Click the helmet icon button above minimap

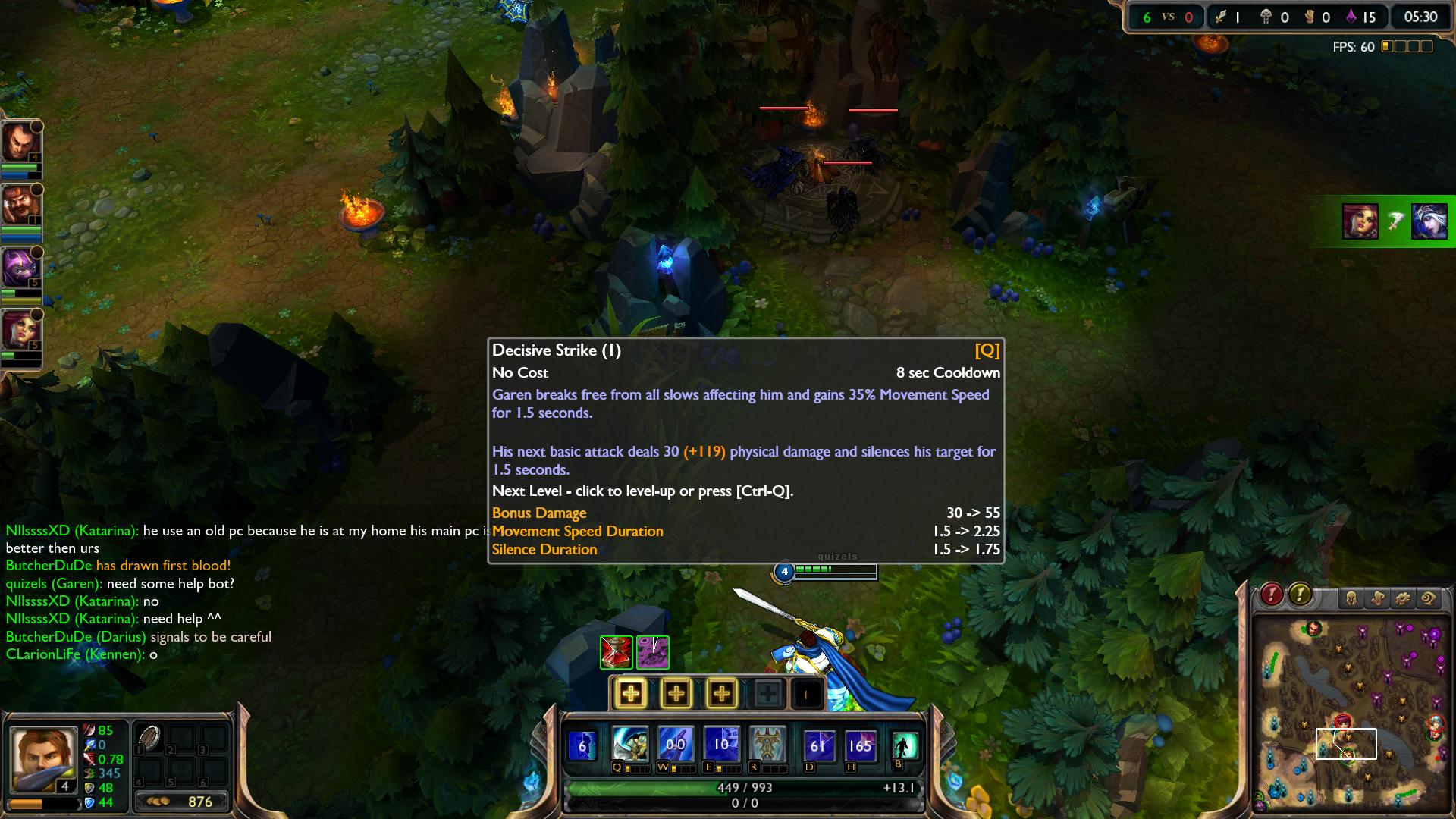point(1351,598)
